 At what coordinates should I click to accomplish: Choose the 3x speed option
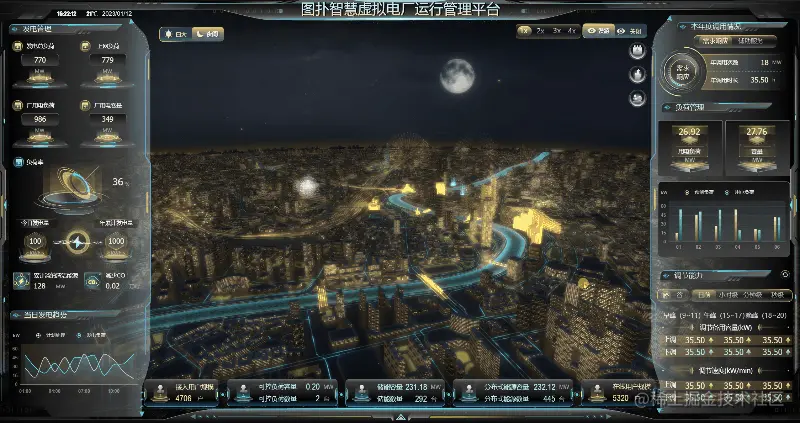pos(556,31)
